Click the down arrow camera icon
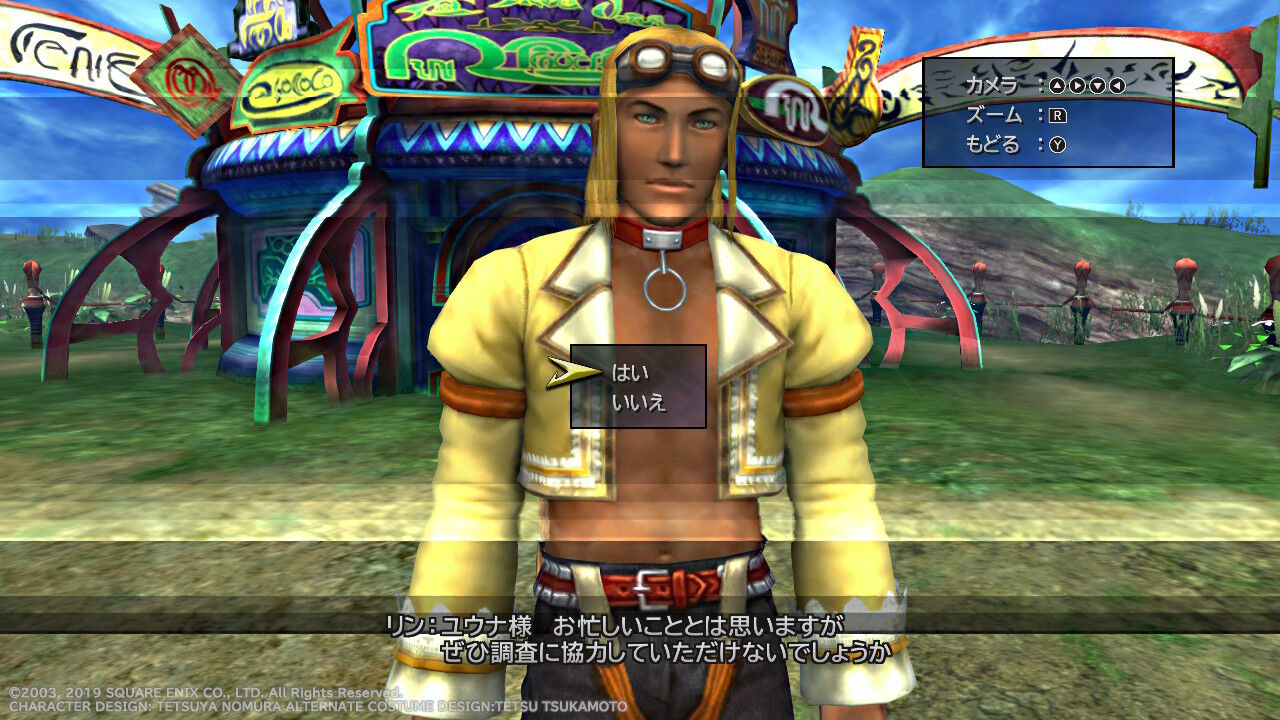This screenshot has width=1280, height=720. [x=1096, y=85]
